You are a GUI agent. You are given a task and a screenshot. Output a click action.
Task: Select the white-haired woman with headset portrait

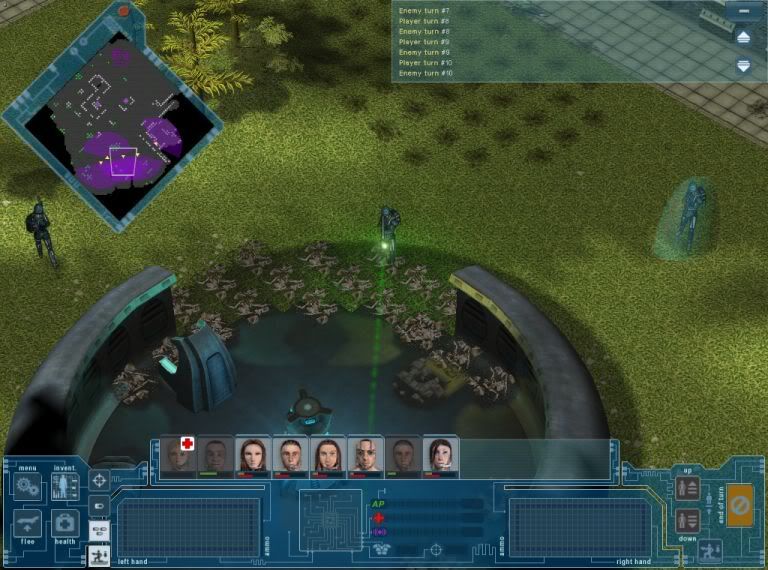coord(440,455)
